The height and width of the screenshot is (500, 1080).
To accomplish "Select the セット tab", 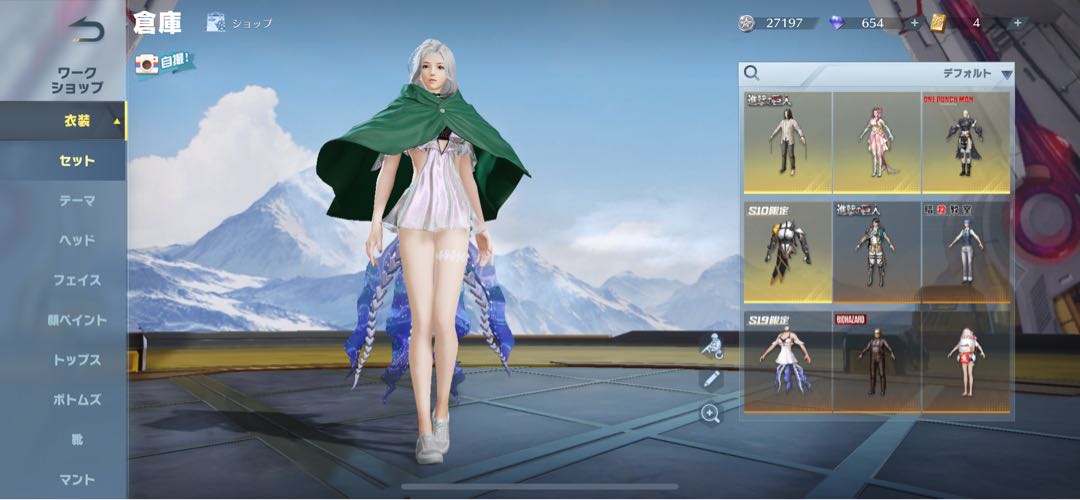I will [76, 161].
